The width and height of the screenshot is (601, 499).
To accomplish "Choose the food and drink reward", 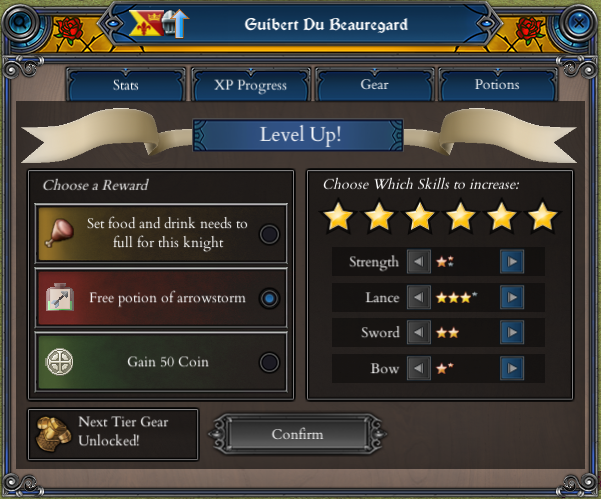I will [x=268, y=234].
